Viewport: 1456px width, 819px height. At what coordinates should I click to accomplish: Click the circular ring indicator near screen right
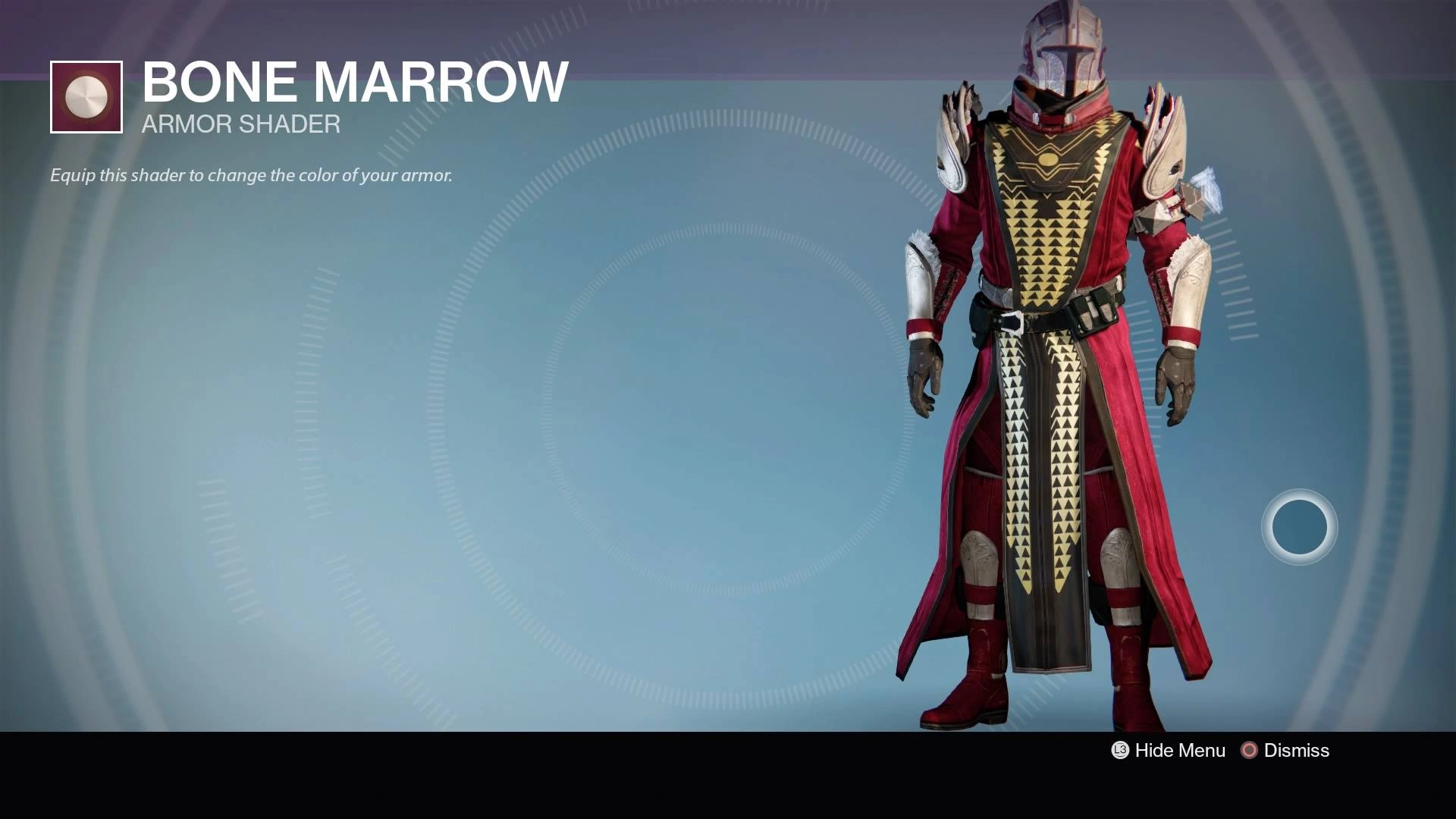tap(1299, 526)
